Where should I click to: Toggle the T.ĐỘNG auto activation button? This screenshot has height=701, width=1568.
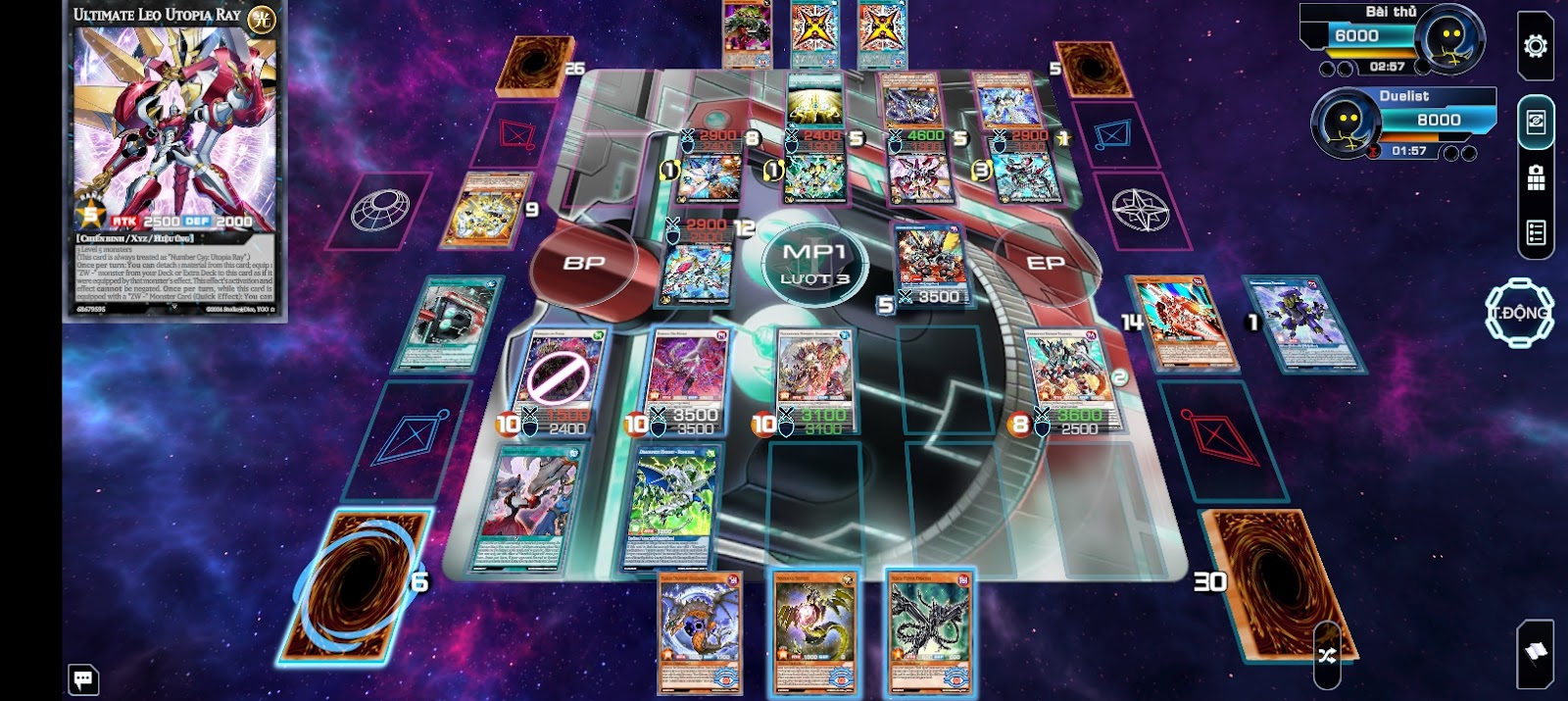[1519, 313]
